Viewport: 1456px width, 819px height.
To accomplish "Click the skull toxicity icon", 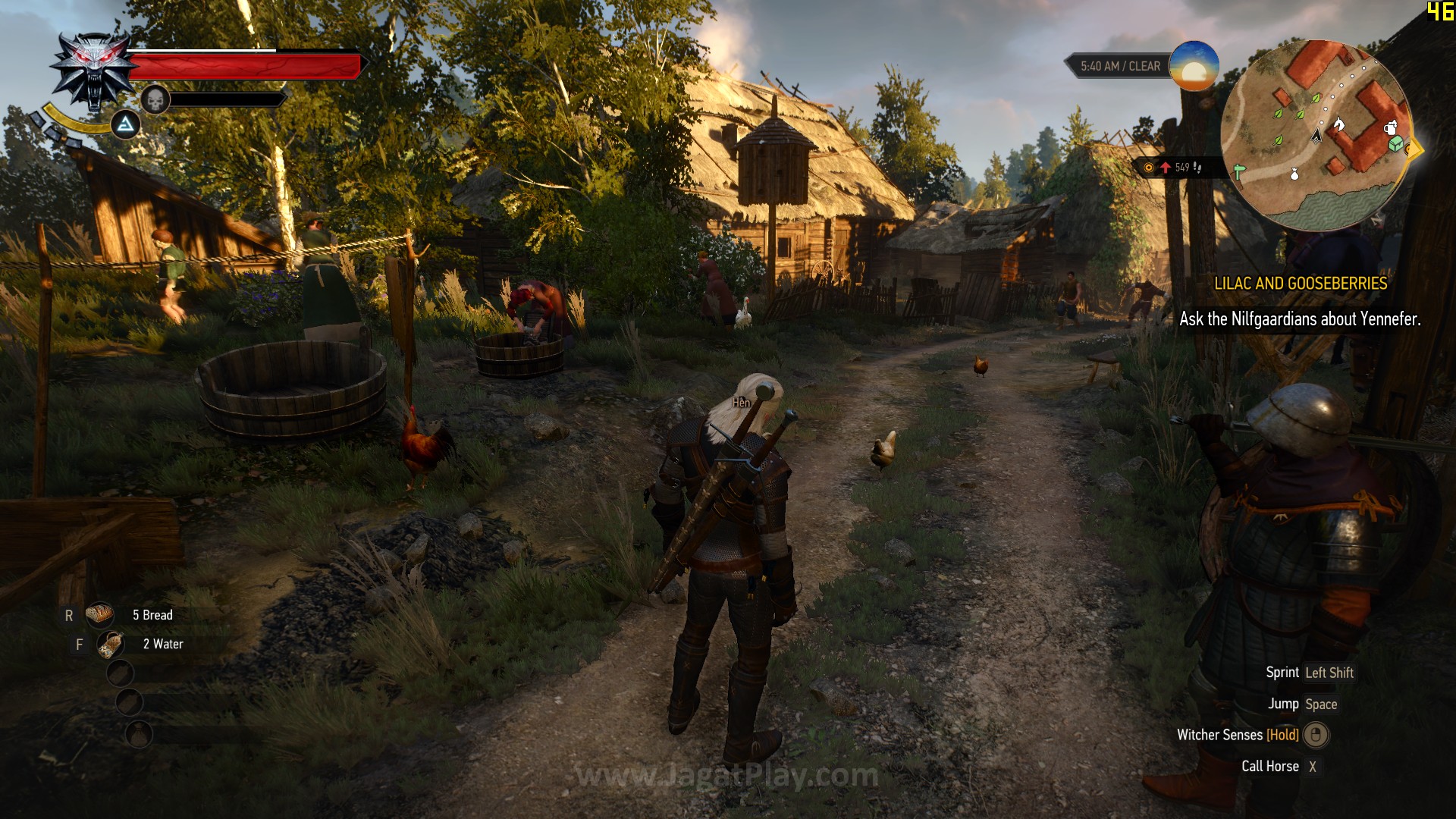I will pyautogui.click(x=155, y=99).
